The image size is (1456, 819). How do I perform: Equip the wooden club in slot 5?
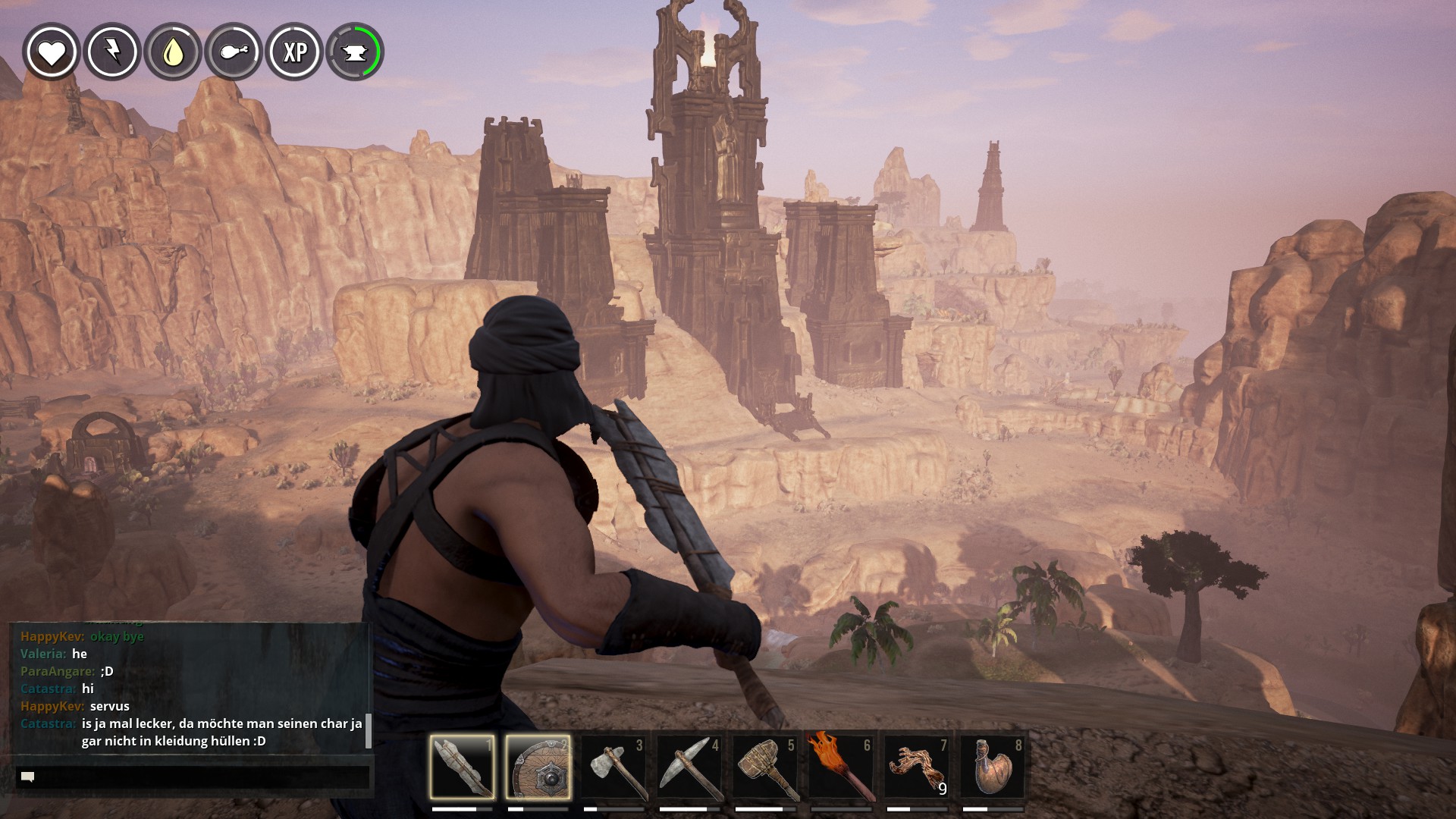[765, 767]
